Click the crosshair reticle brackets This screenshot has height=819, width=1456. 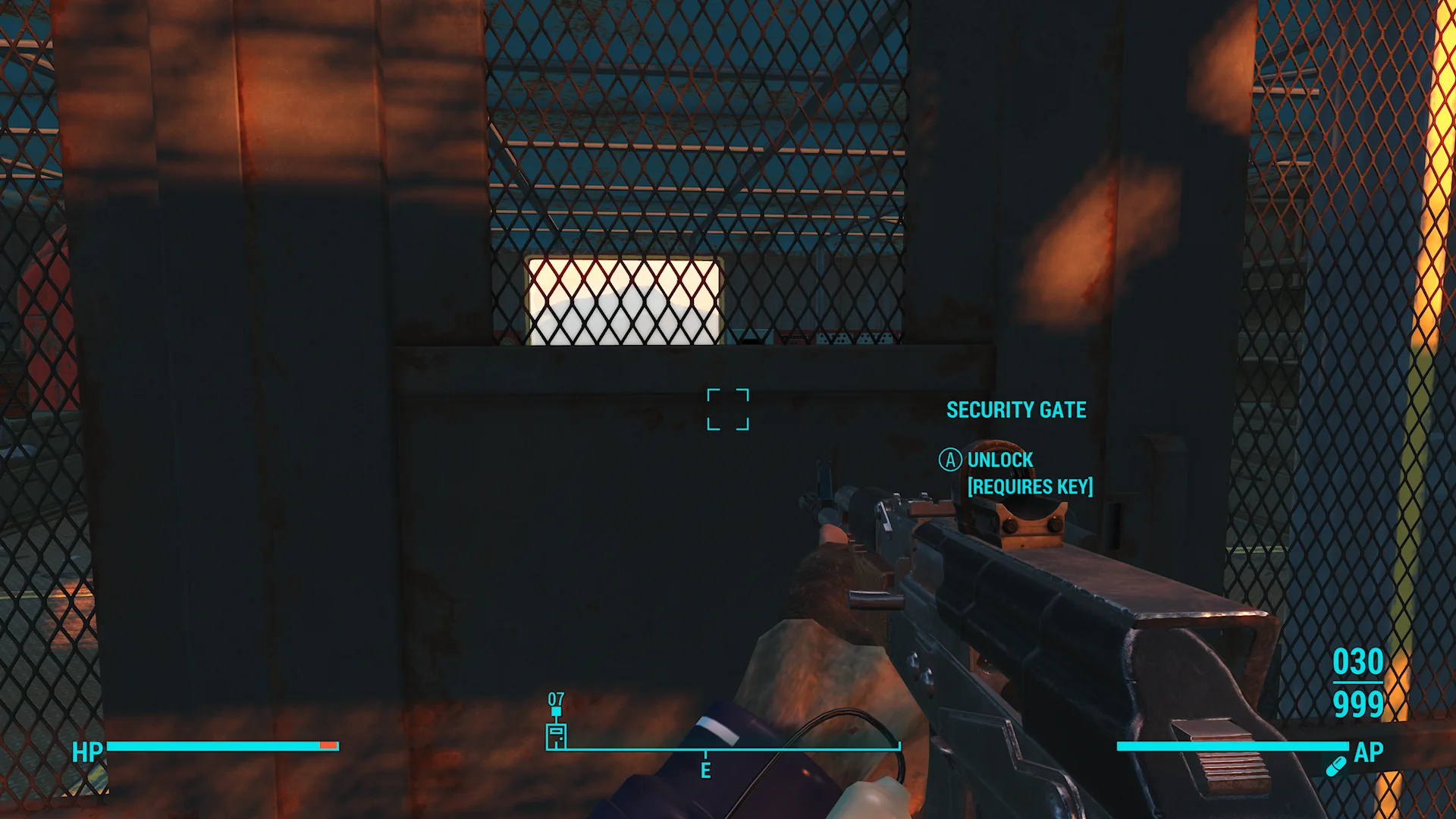[x=728, y=409]
